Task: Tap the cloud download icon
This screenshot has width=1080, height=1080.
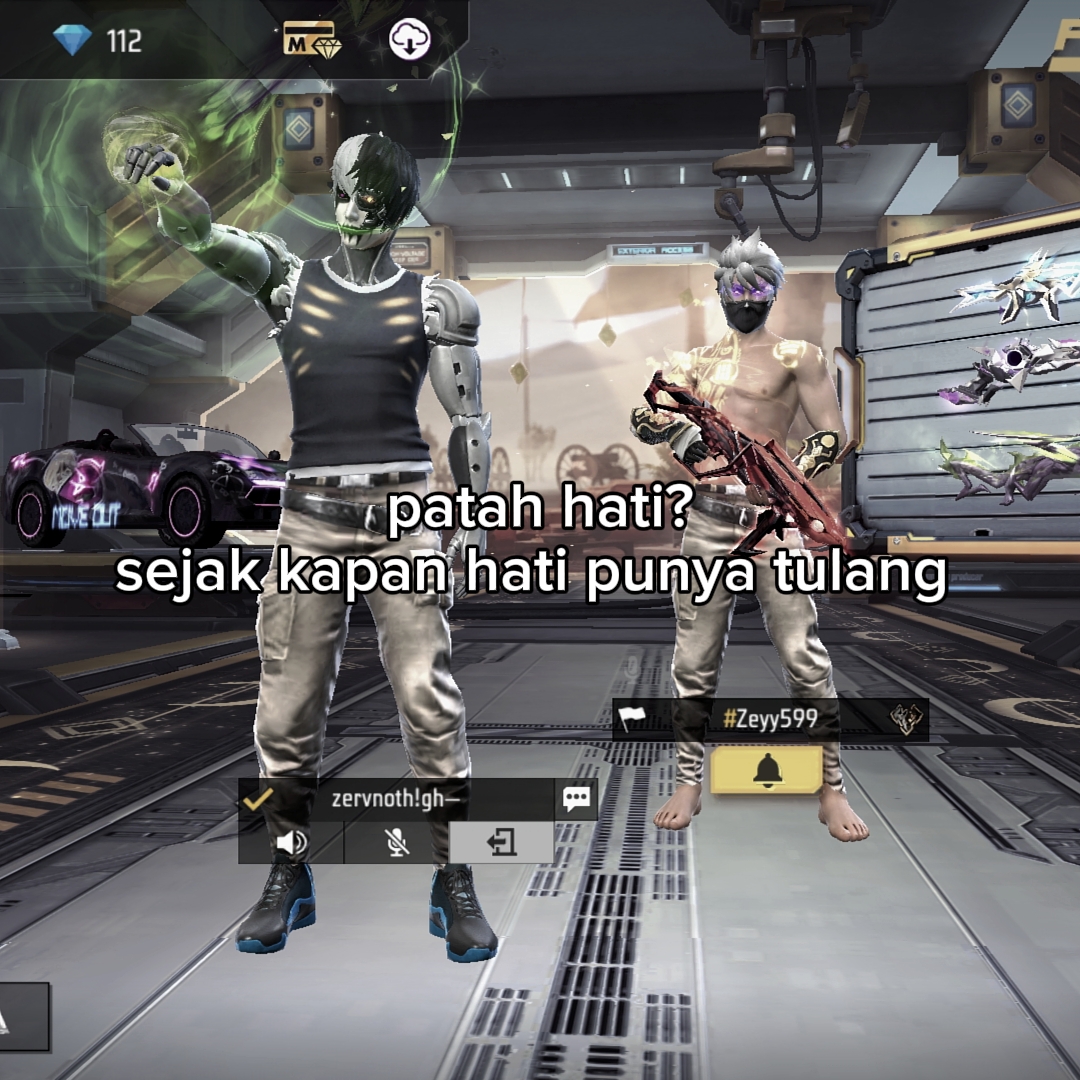Action: pos(409,40)
